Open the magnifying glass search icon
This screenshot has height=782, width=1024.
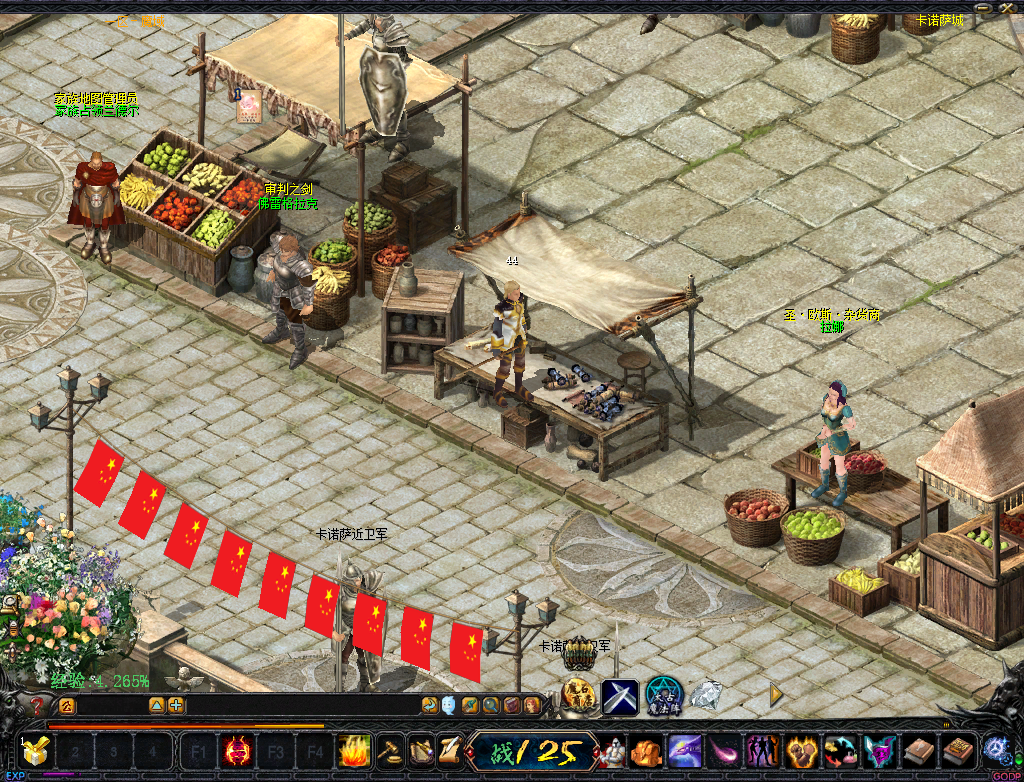490,705
